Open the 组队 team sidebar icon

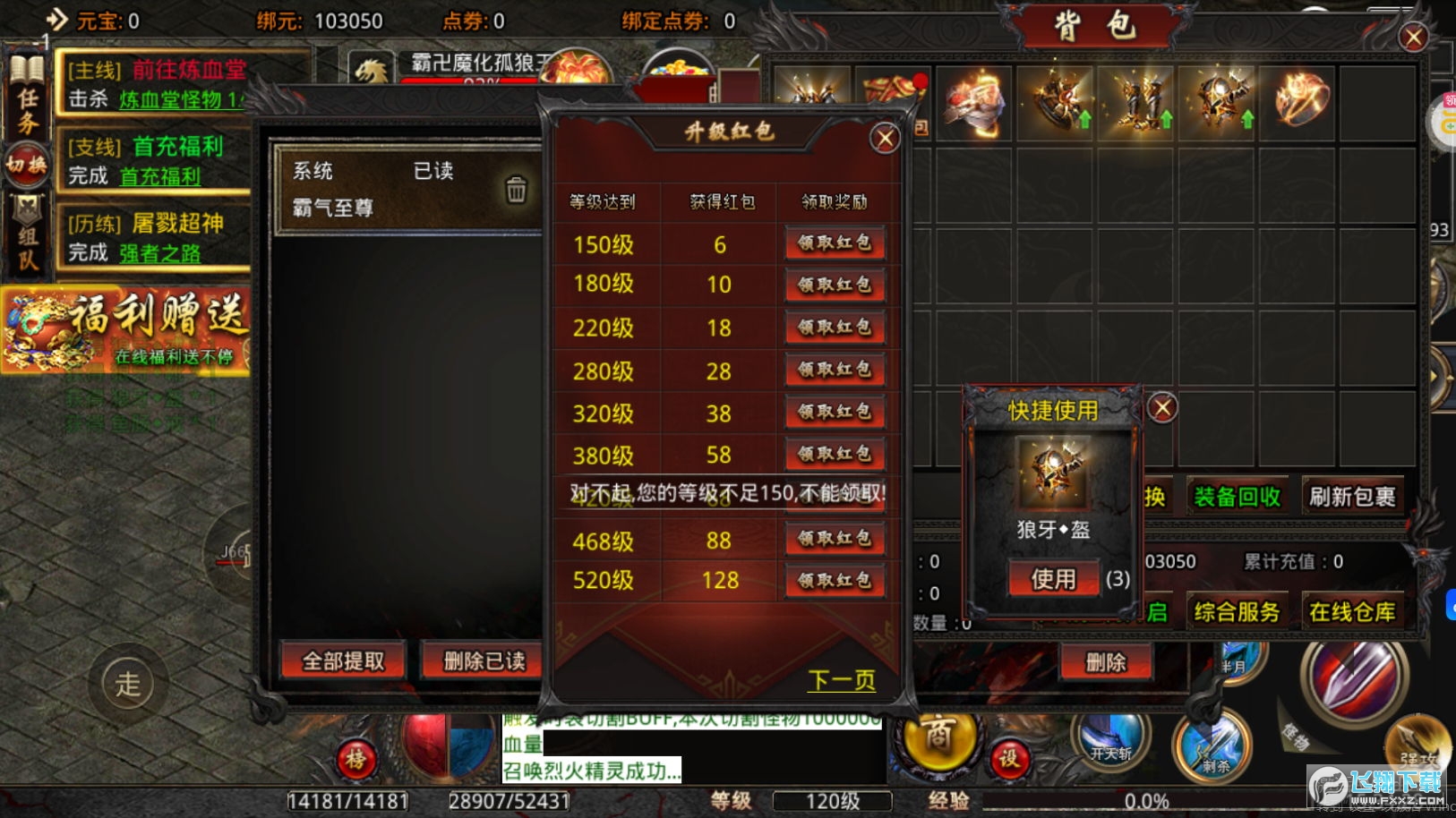27,231
